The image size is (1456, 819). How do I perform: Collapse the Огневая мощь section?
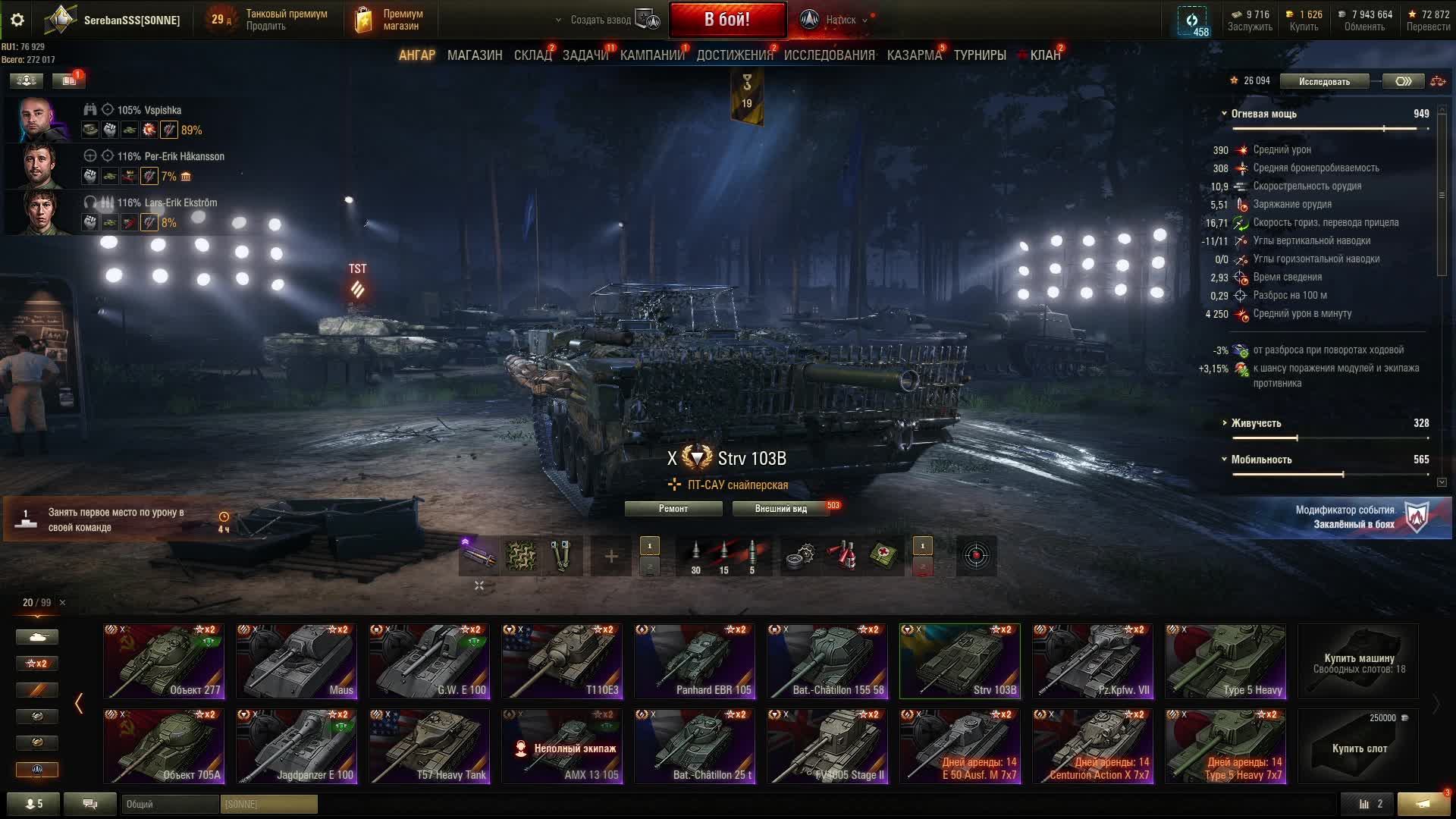coord(1225,114)
